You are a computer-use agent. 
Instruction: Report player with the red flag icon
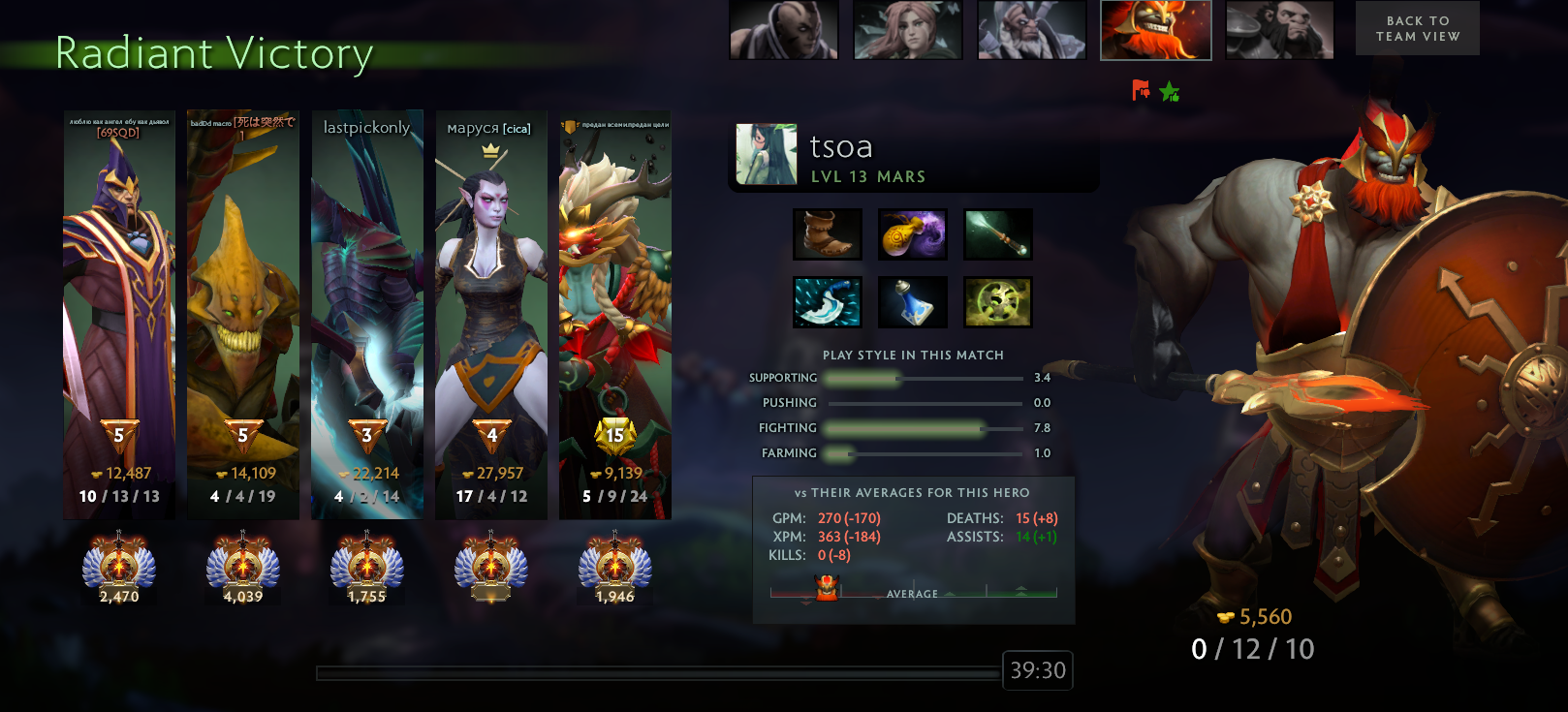point(1141,90)
